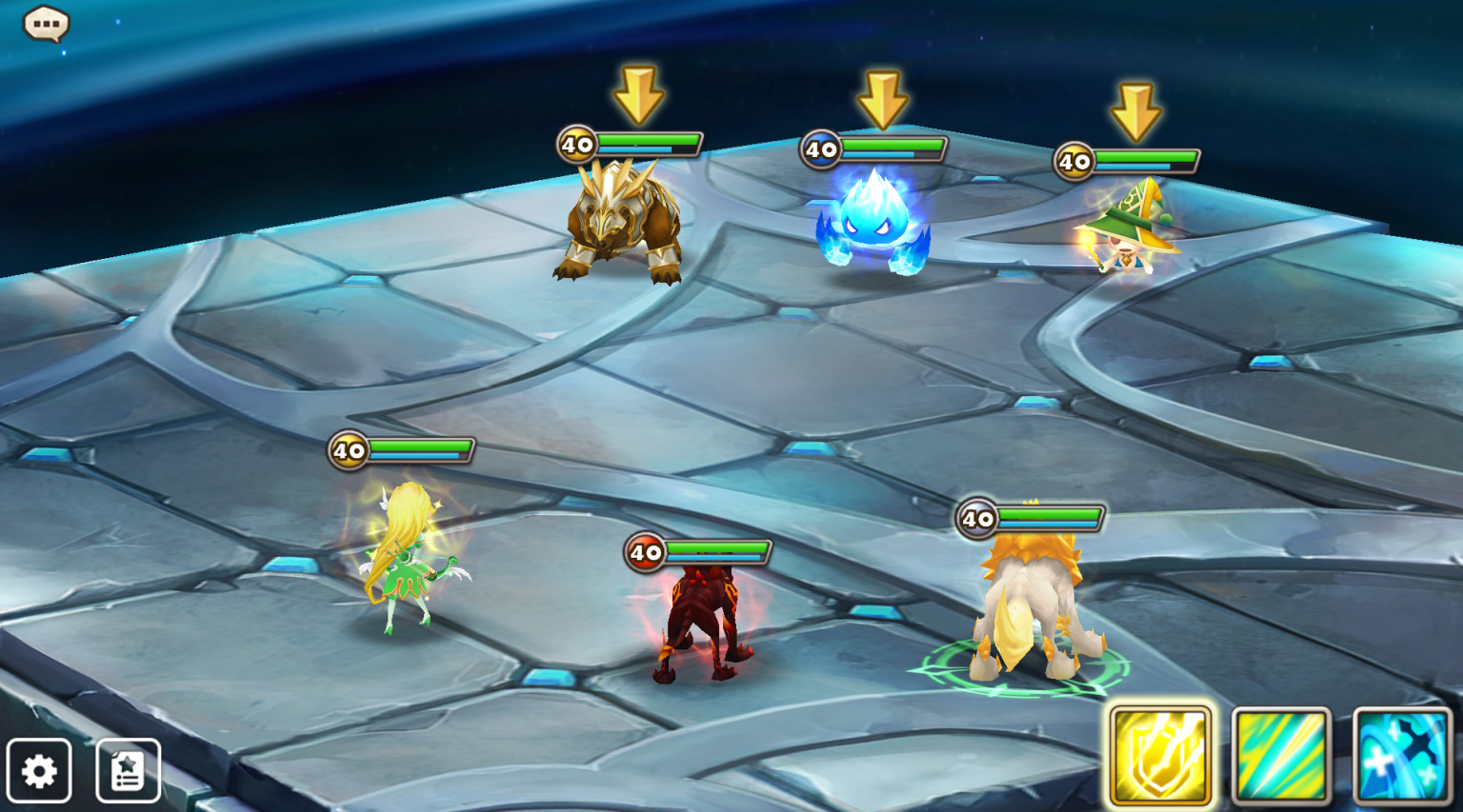Expand the green mage's details via its level badge
The width and height of the screenshot is (1463, 812).
[x=1075, y=162]
